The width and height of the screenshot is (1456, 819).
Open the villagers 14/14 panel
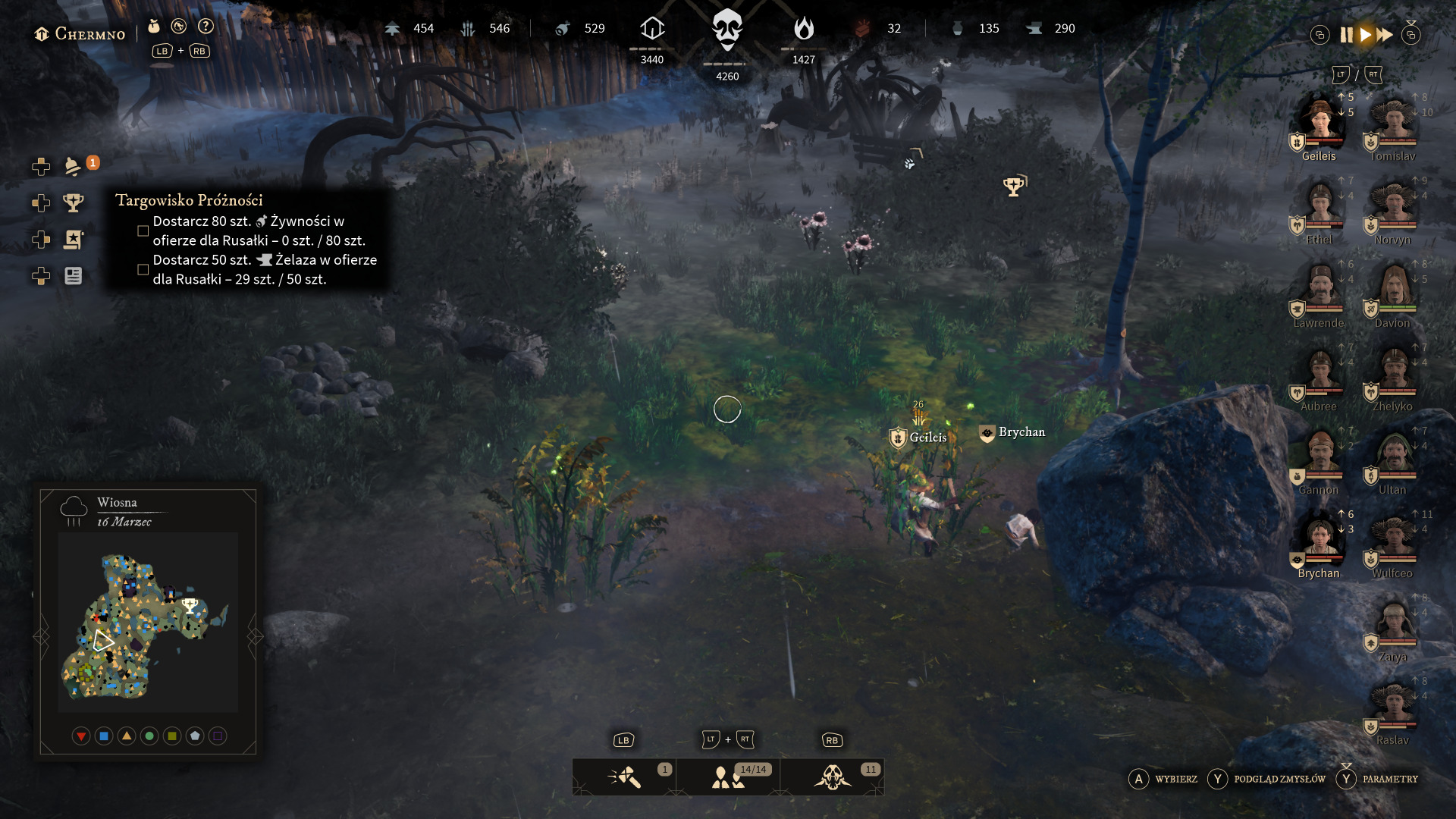[x=728, y=777]
